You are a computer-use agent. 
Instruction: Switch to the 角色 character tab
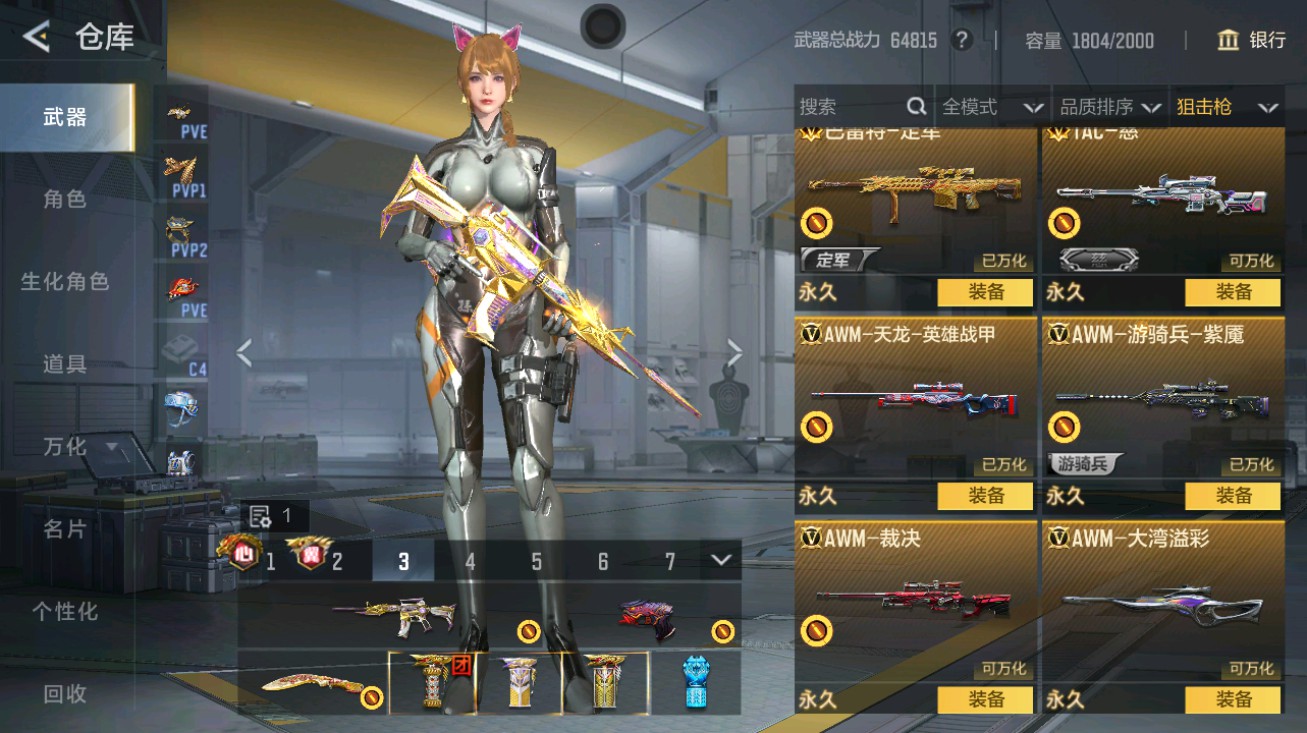(x=65, y=199)
